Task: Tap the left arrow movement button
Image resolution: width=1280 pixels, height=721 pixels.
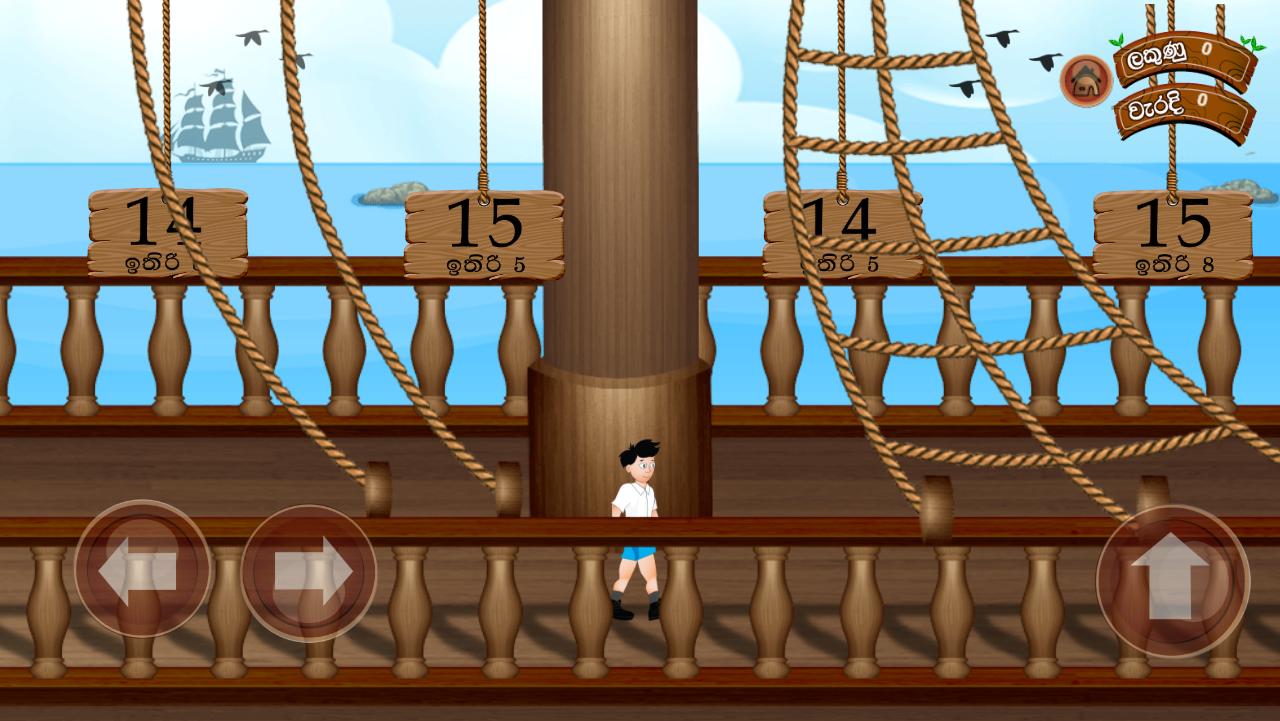Action: (x=143, y=569)
